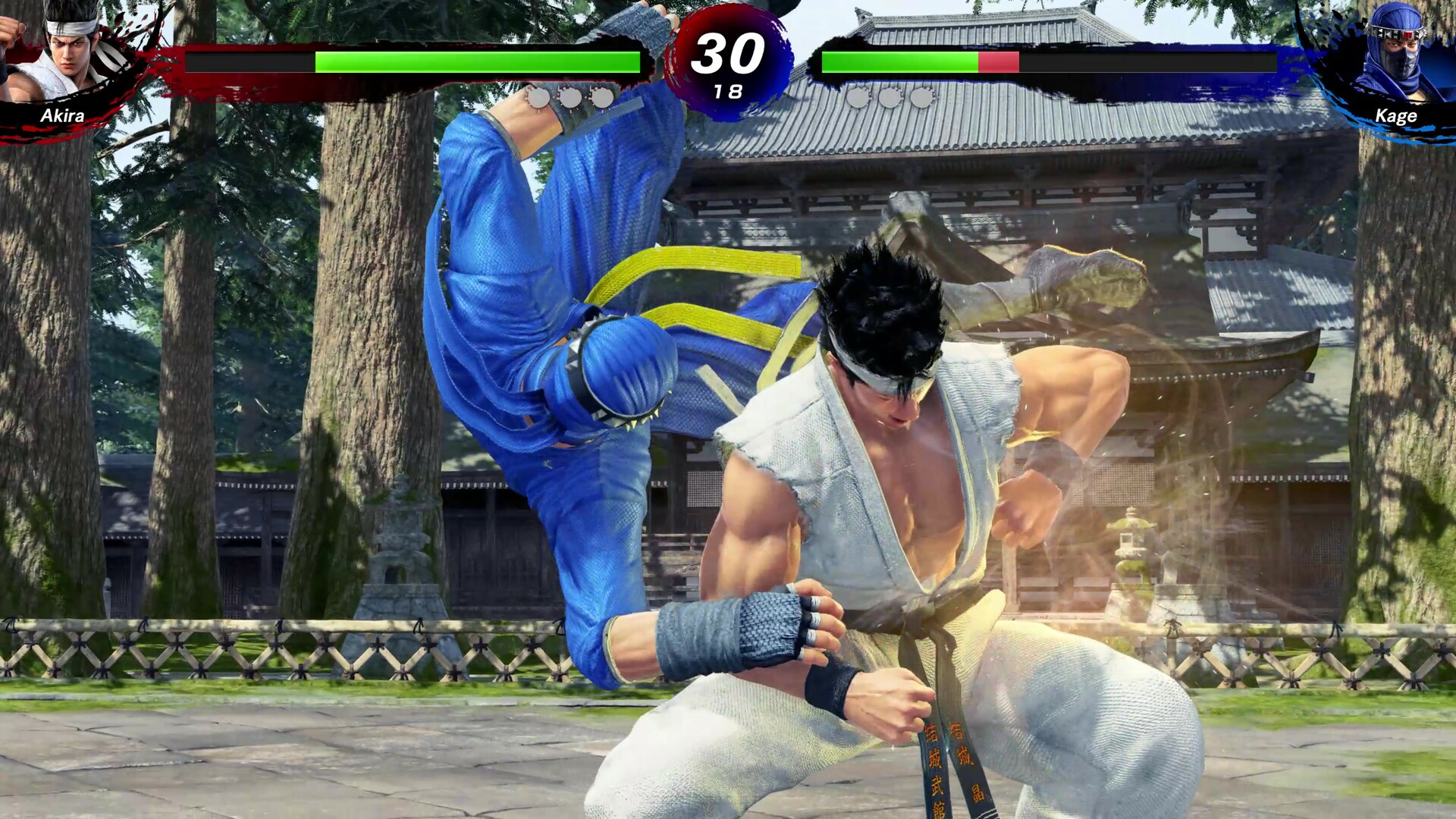
Task: Click the first round indicator dot under Akira's bar
Action: 540,97
